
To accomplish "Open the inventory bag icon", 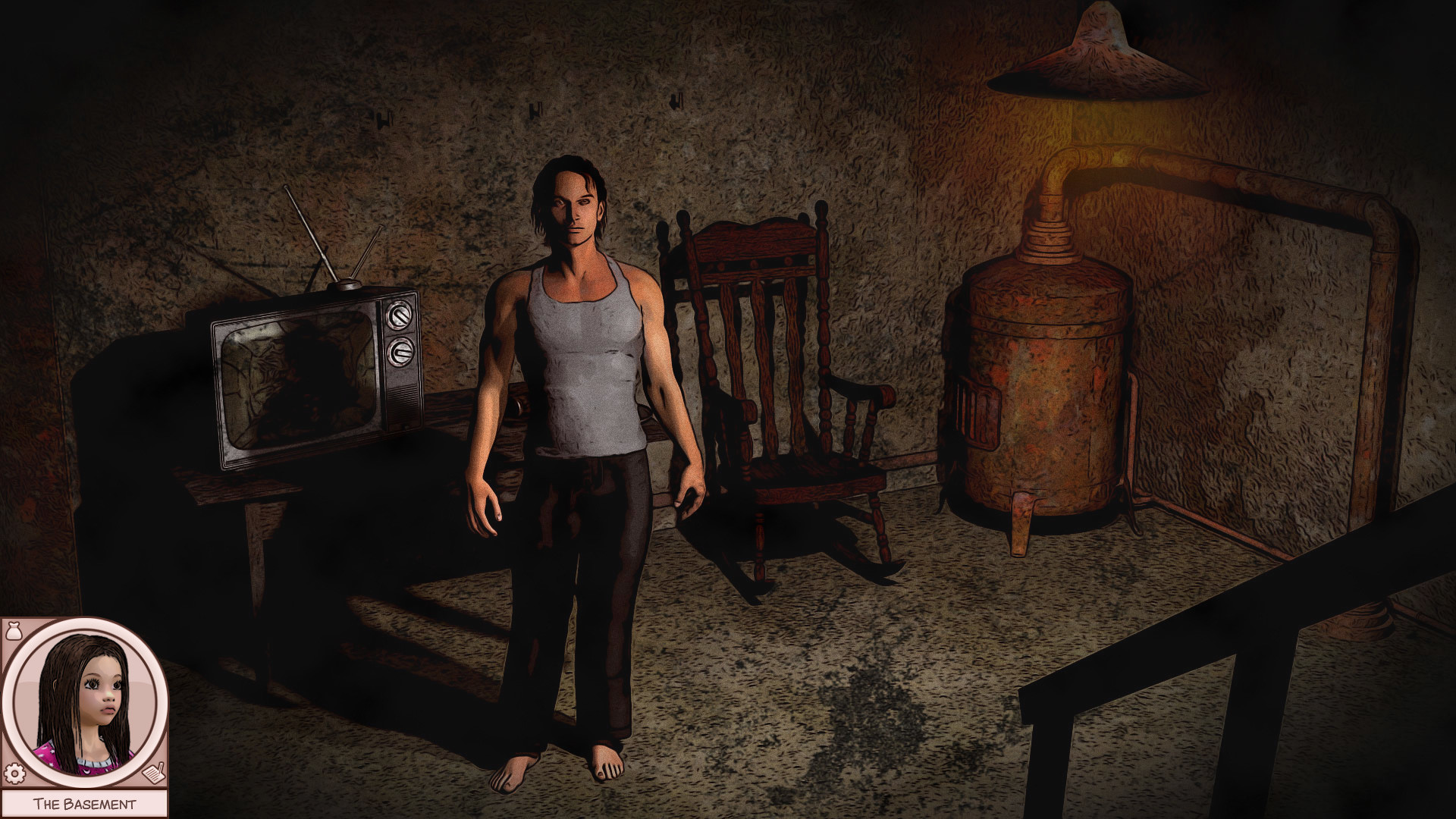I will (14, 631).
